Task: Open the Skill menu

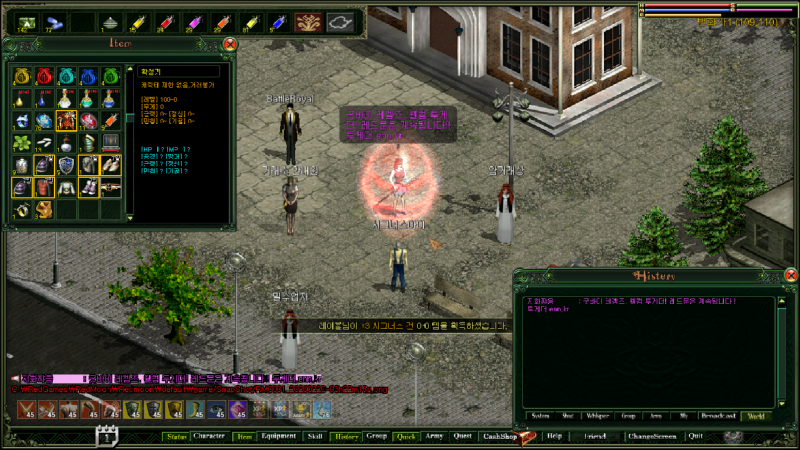Action: click(x=315, y=437)
